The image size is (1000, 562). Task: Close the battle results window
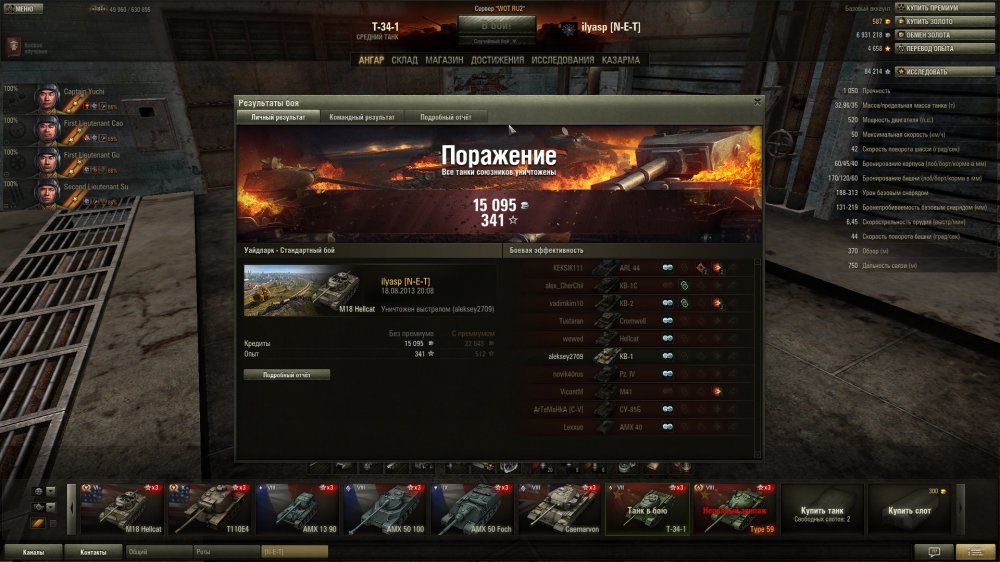tap(757, 101)
